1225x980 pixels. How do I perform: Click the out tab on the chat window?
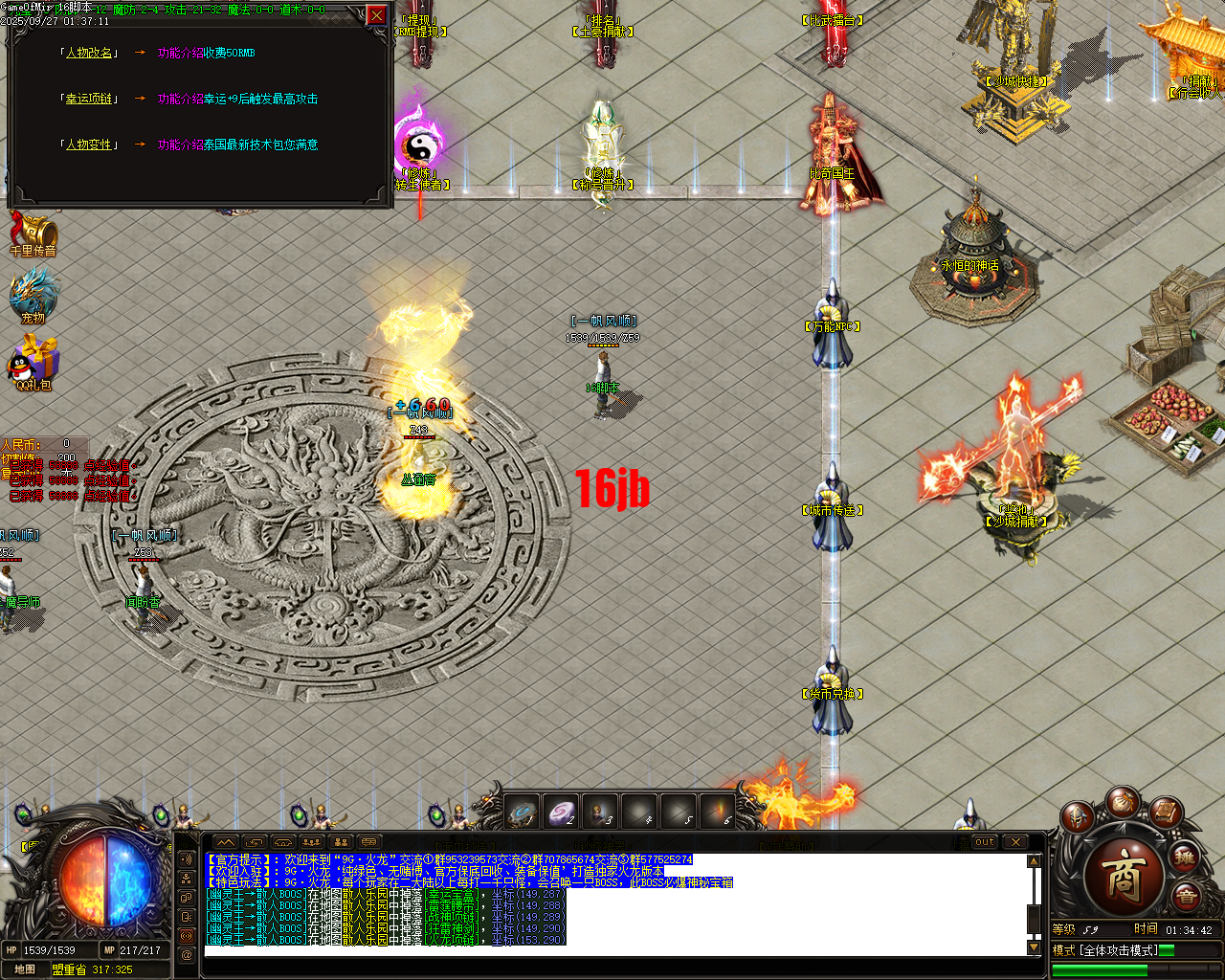[983, 842]
